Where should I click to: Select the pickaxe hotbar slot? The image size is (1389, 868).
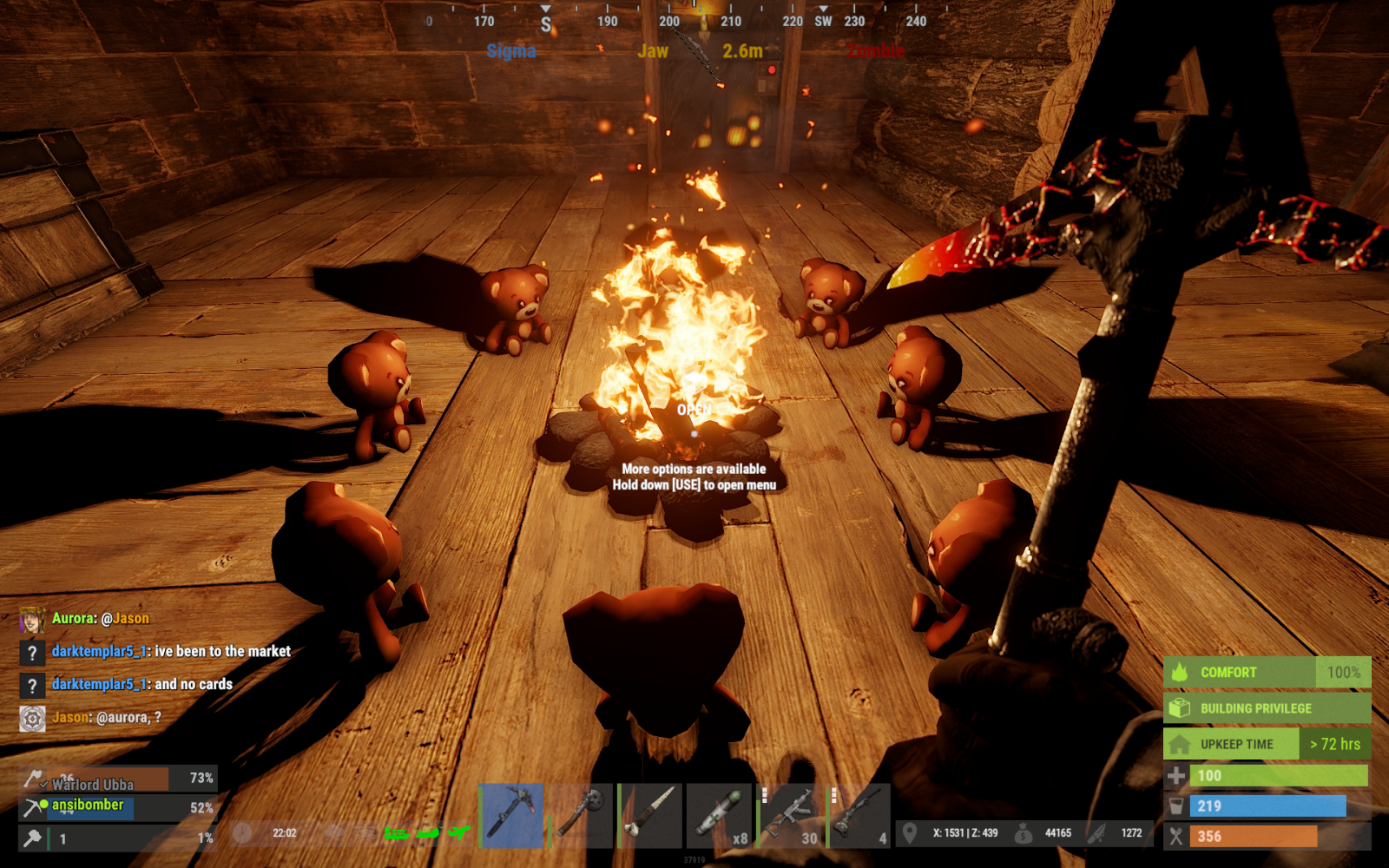click(511, 816)
